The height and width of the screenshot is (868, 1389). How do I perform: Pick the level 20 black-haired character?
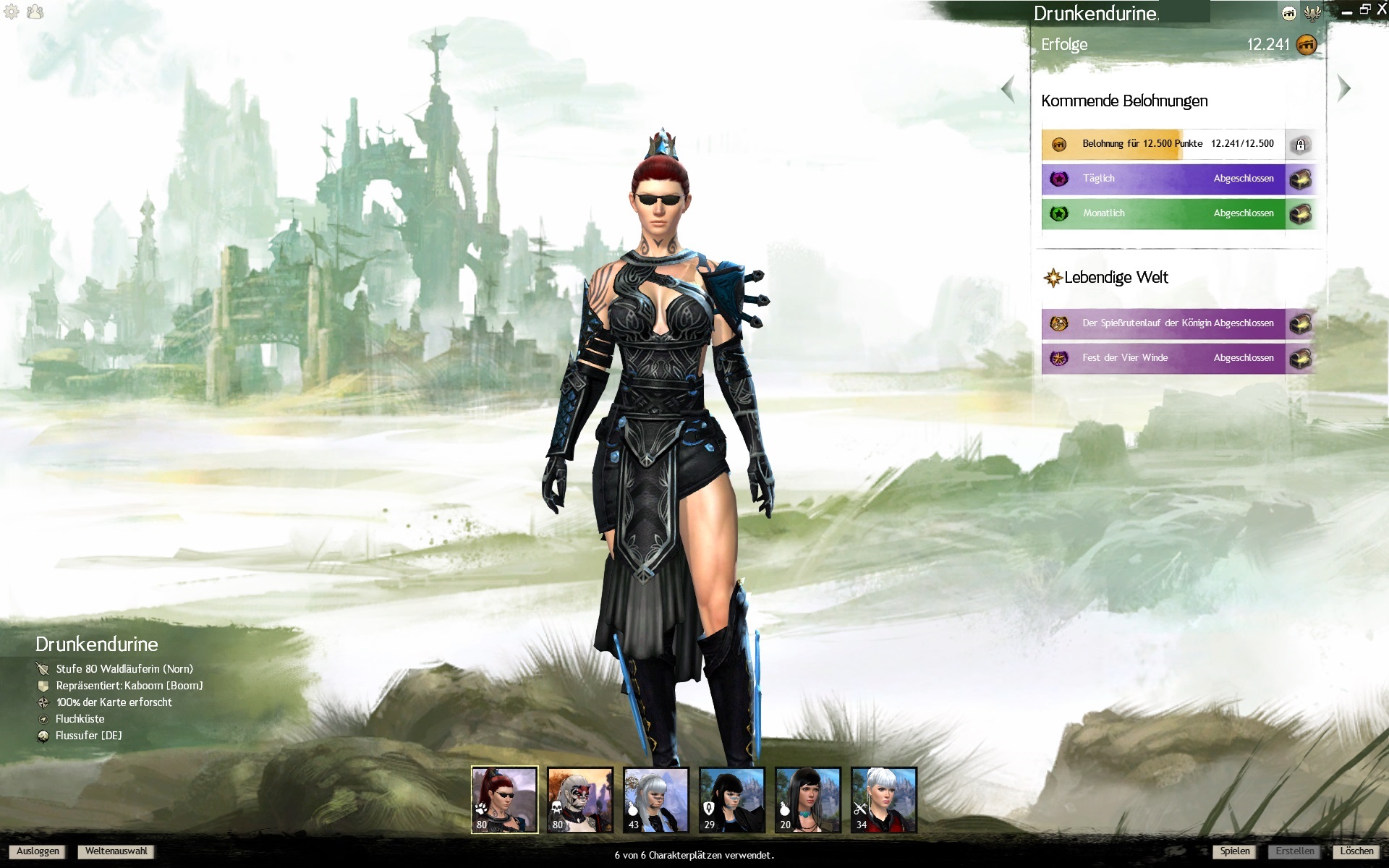point(808,799)
